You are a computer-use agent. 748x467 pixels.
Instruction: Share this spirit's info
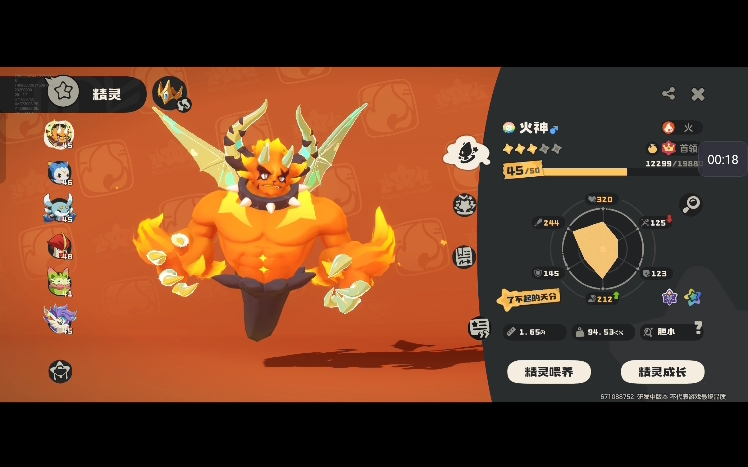(x=668, y=94)
